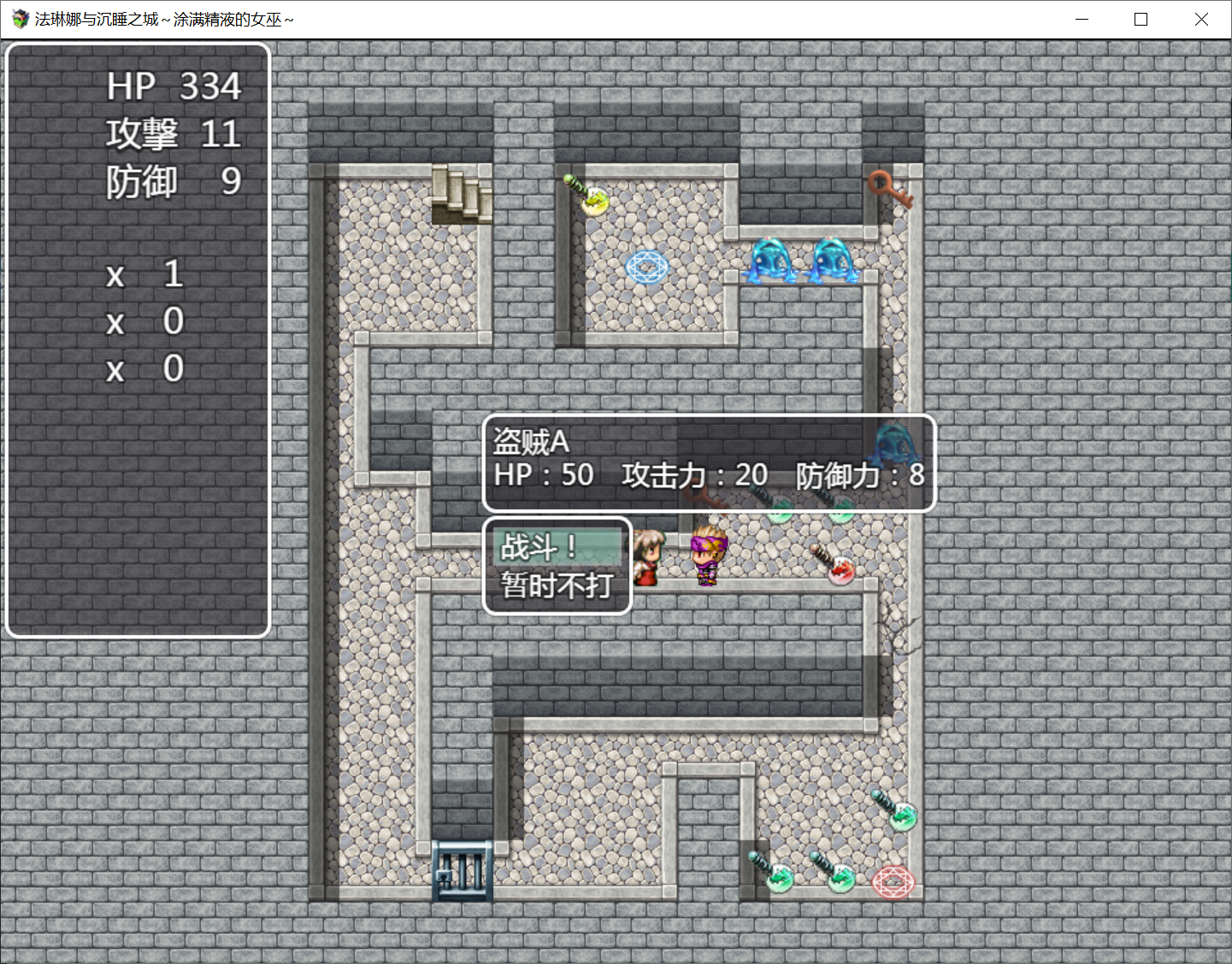
Task: Close the game window
Action: [x=1200, y=19]
